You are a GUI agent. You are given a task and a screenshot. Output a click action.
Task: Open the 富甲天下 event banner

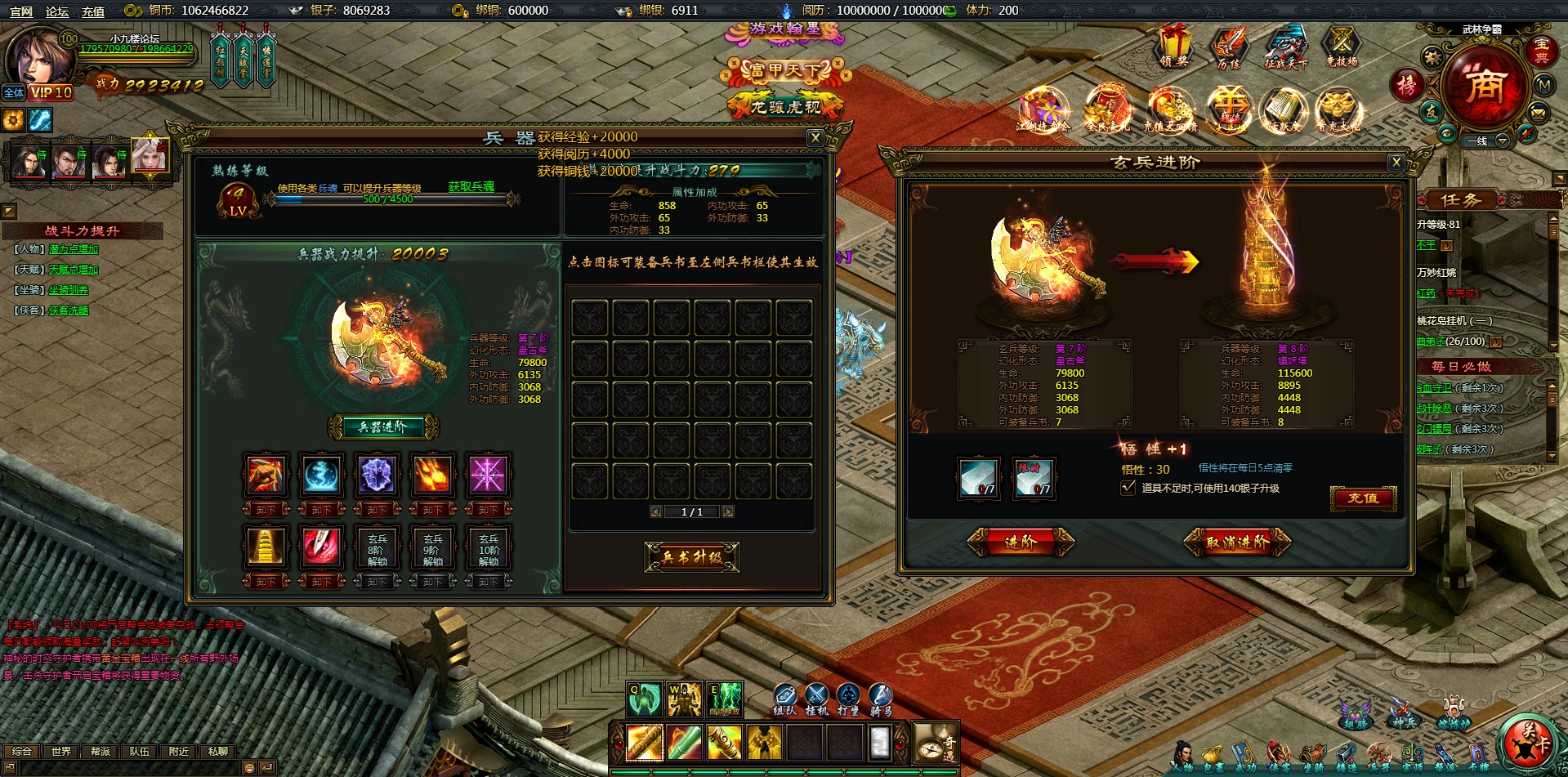point(785,71)
